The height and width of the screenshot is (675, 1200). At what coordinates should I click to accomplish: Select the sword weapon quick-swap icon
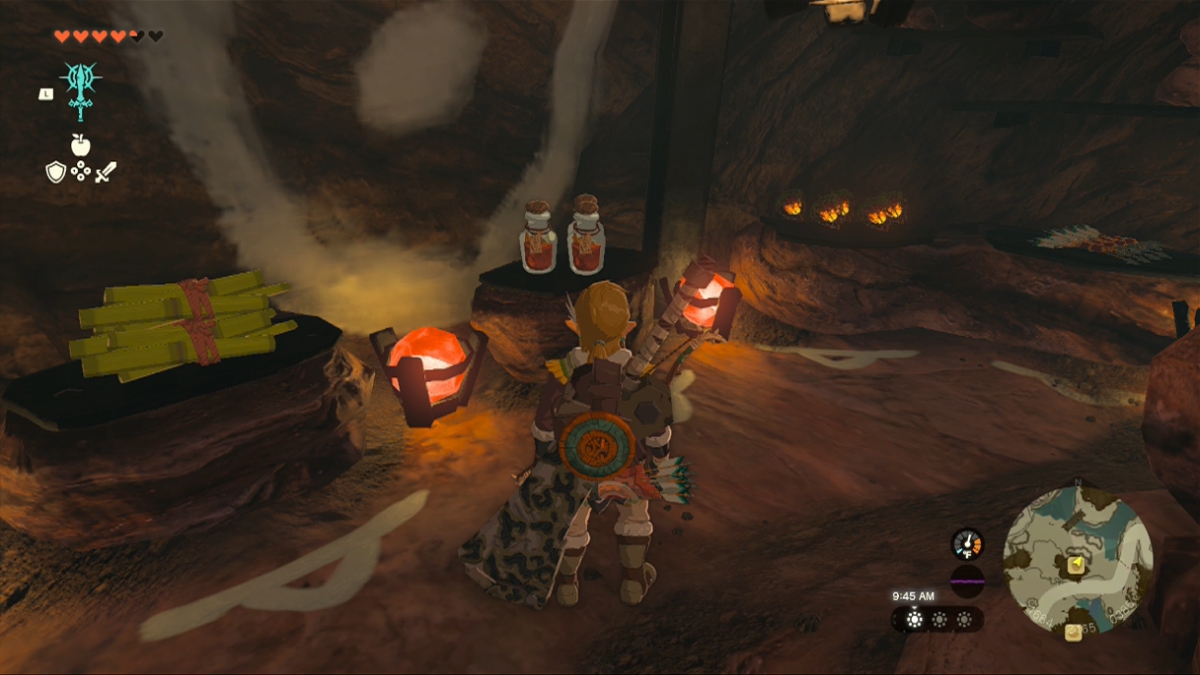106,171
